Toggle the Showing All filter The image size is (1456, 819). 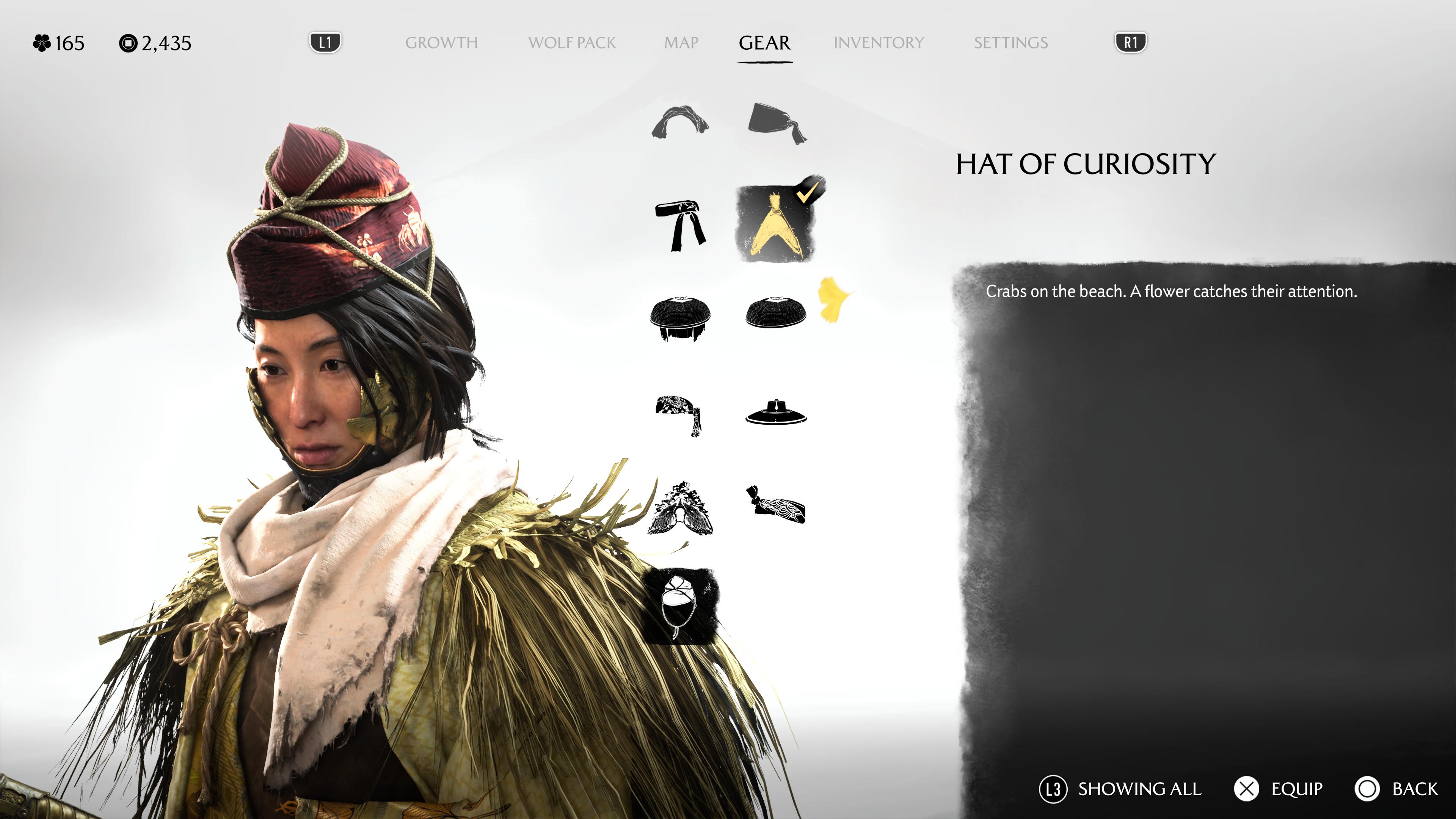(1120, 789)
